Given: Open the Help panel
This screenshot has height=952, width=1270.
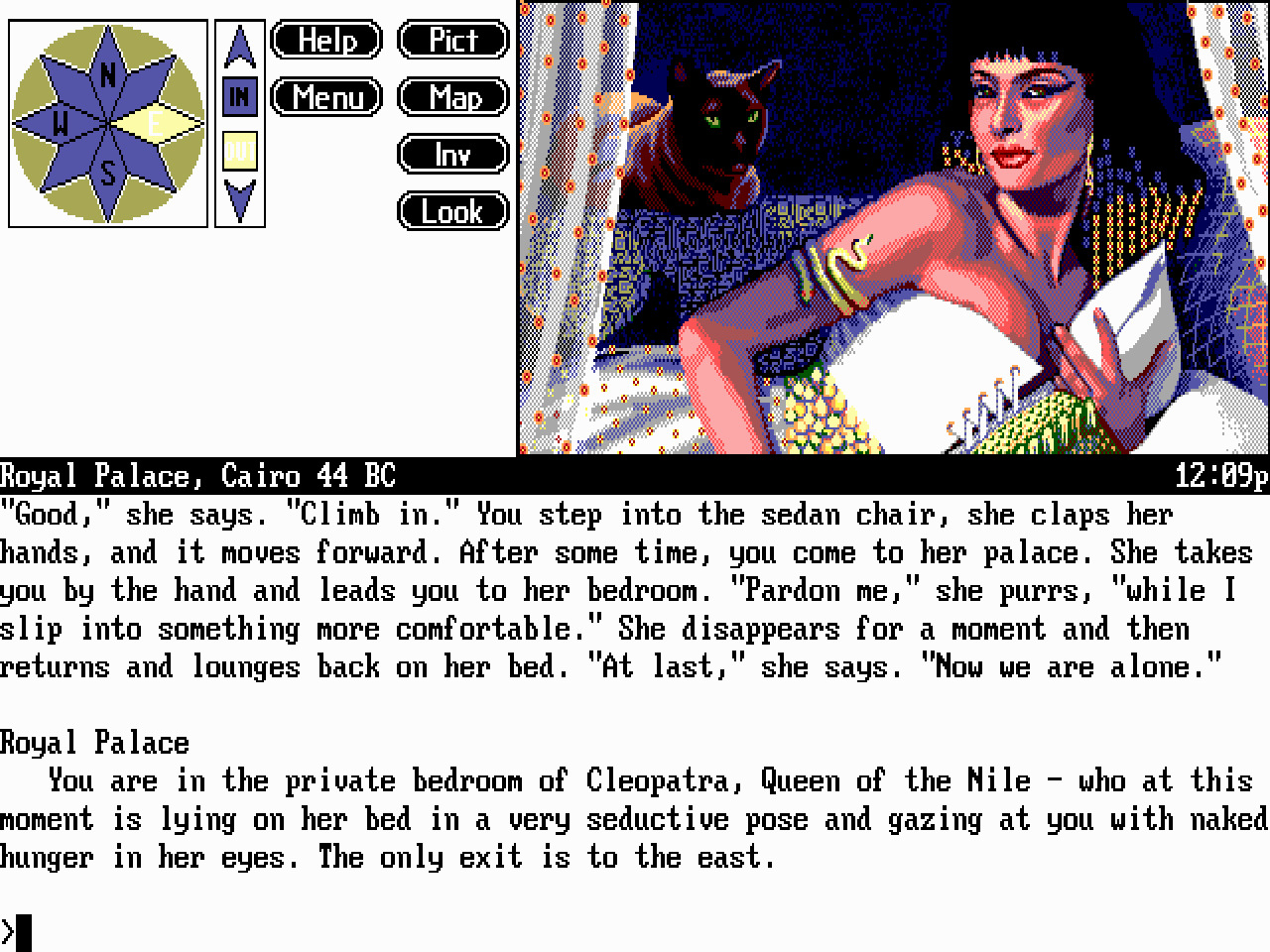Looking at the screenshot, I should (x=325, y=41).
